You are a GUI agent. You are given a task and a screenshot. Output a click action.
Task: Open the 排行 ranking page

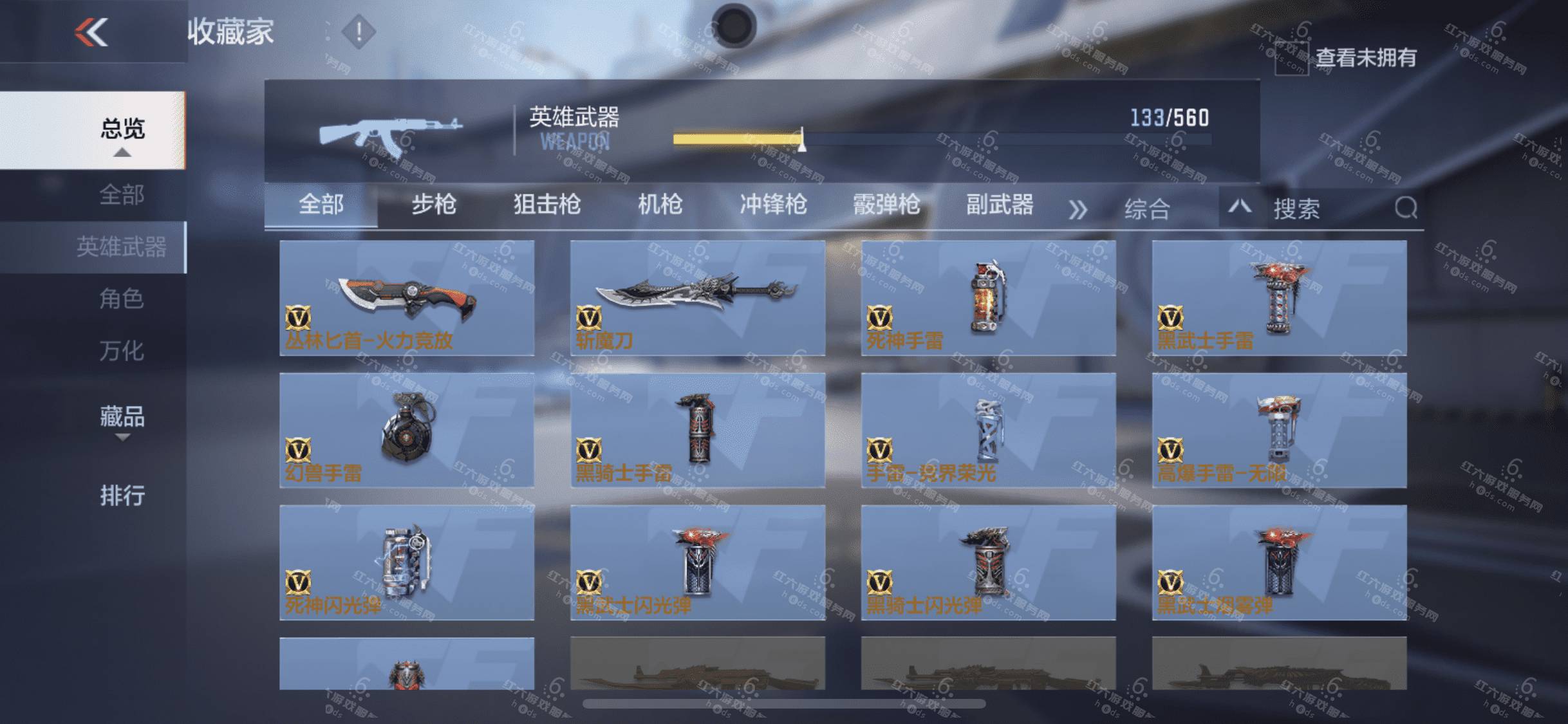(122, 496)
